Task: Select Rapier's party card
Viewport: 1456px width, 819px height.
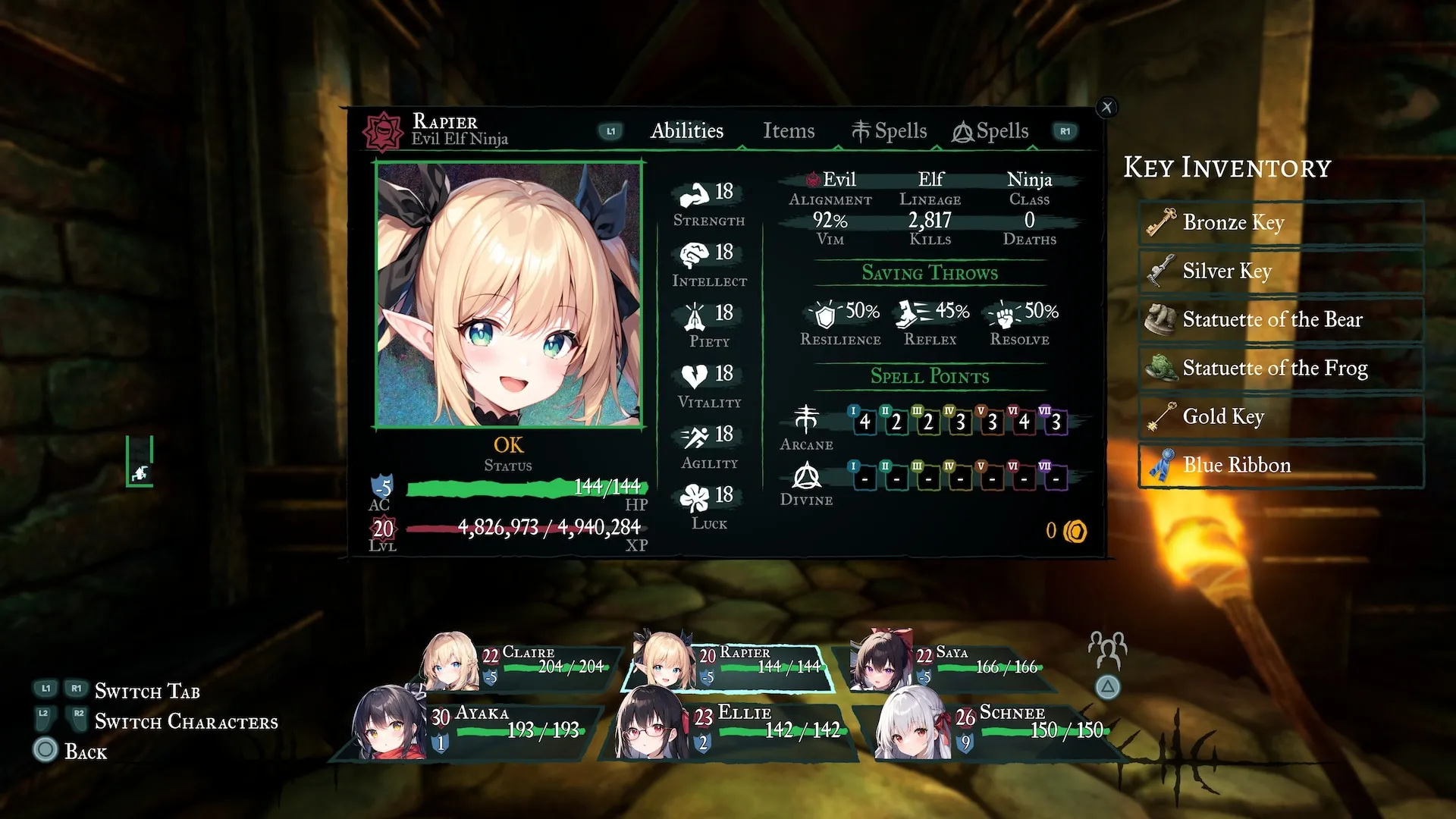Action: (728, 665)
